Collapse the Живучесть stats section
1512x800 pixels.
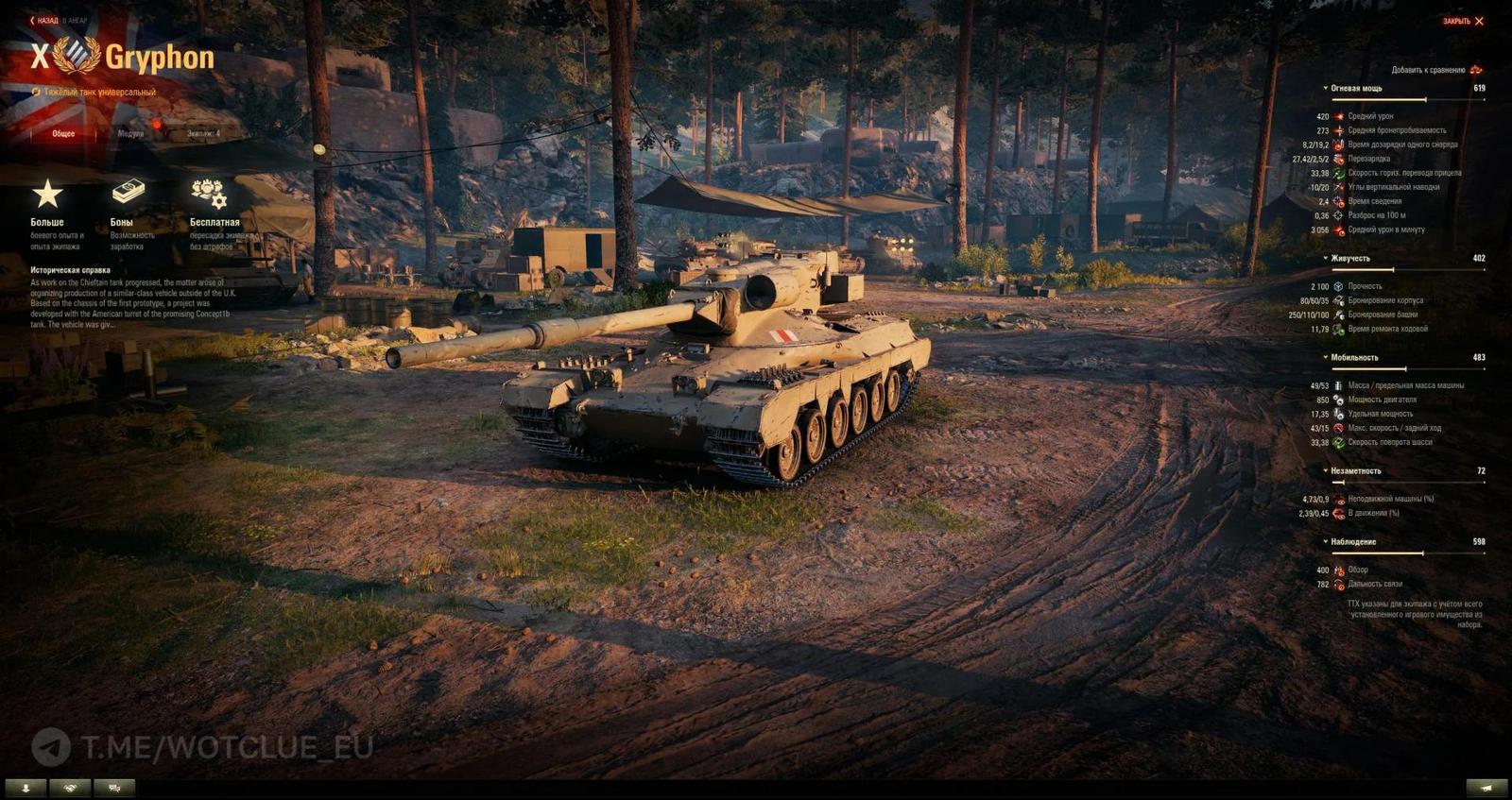pyautogui.click(x=1326, y=259)
